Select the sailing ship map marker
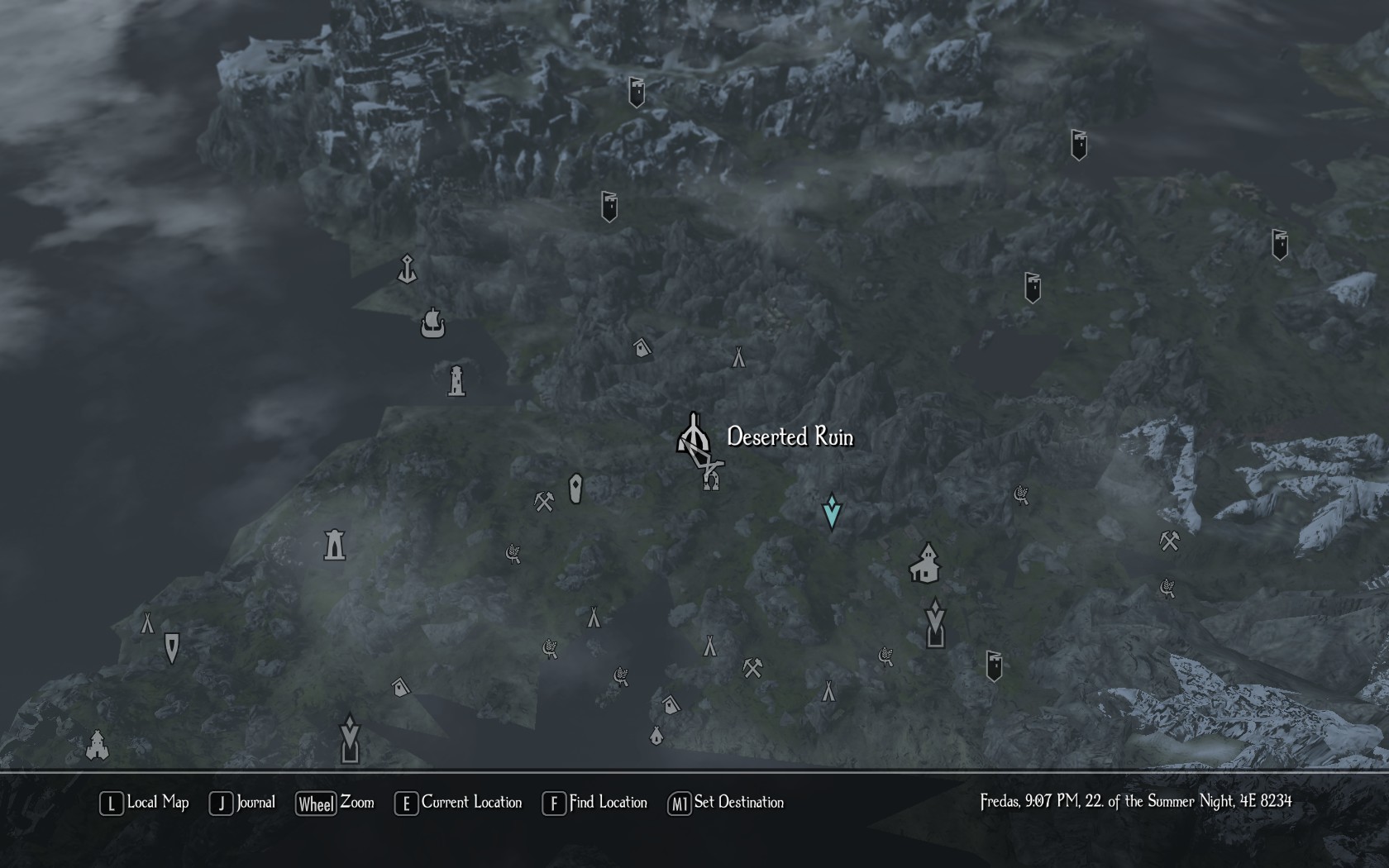This screenshot has width=1389, height=868. 432,323
